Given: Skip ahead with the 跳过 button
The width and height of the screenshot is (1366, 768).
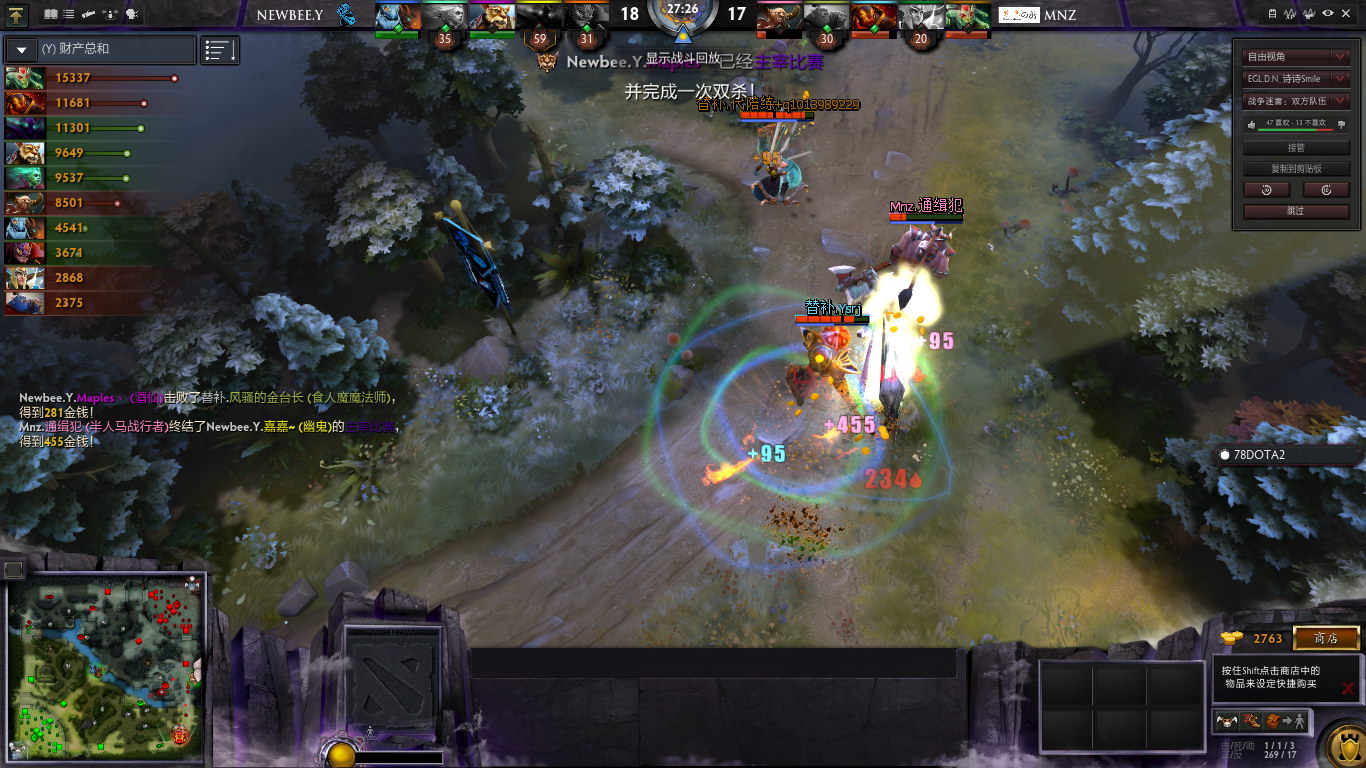Looking at the screenshot, I should (x=1296, y=211).
